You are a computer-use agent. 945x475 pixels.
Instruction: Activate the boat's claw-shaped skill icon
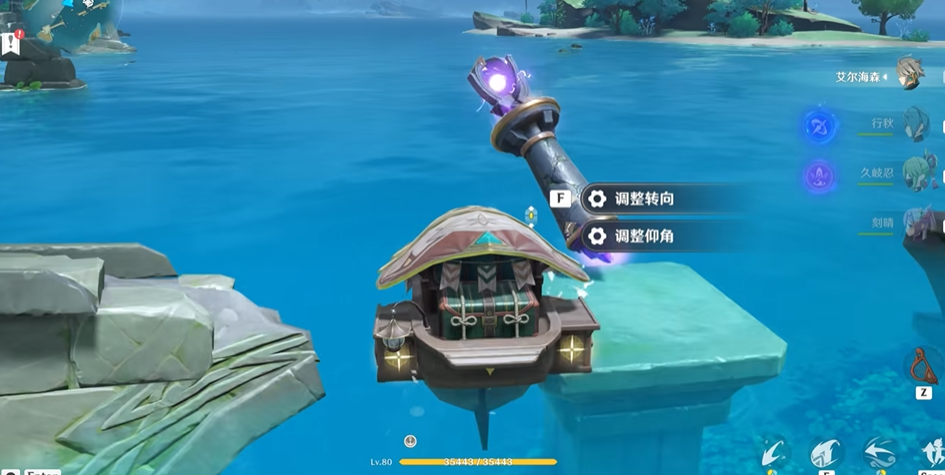click(x=826, y=453)
